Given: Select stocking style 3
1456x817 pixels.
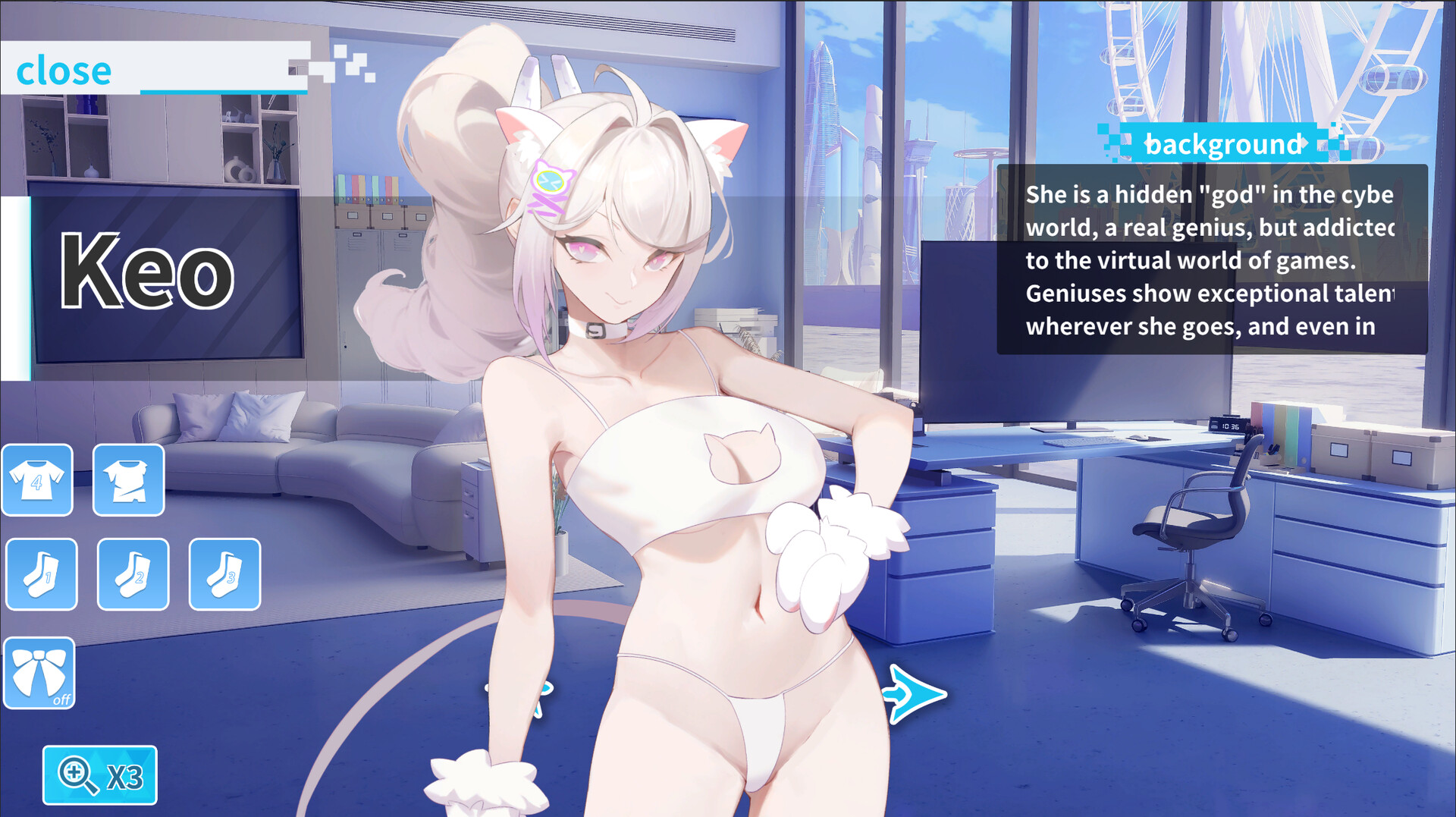Looking at the screenshot, I should (223, 574).
